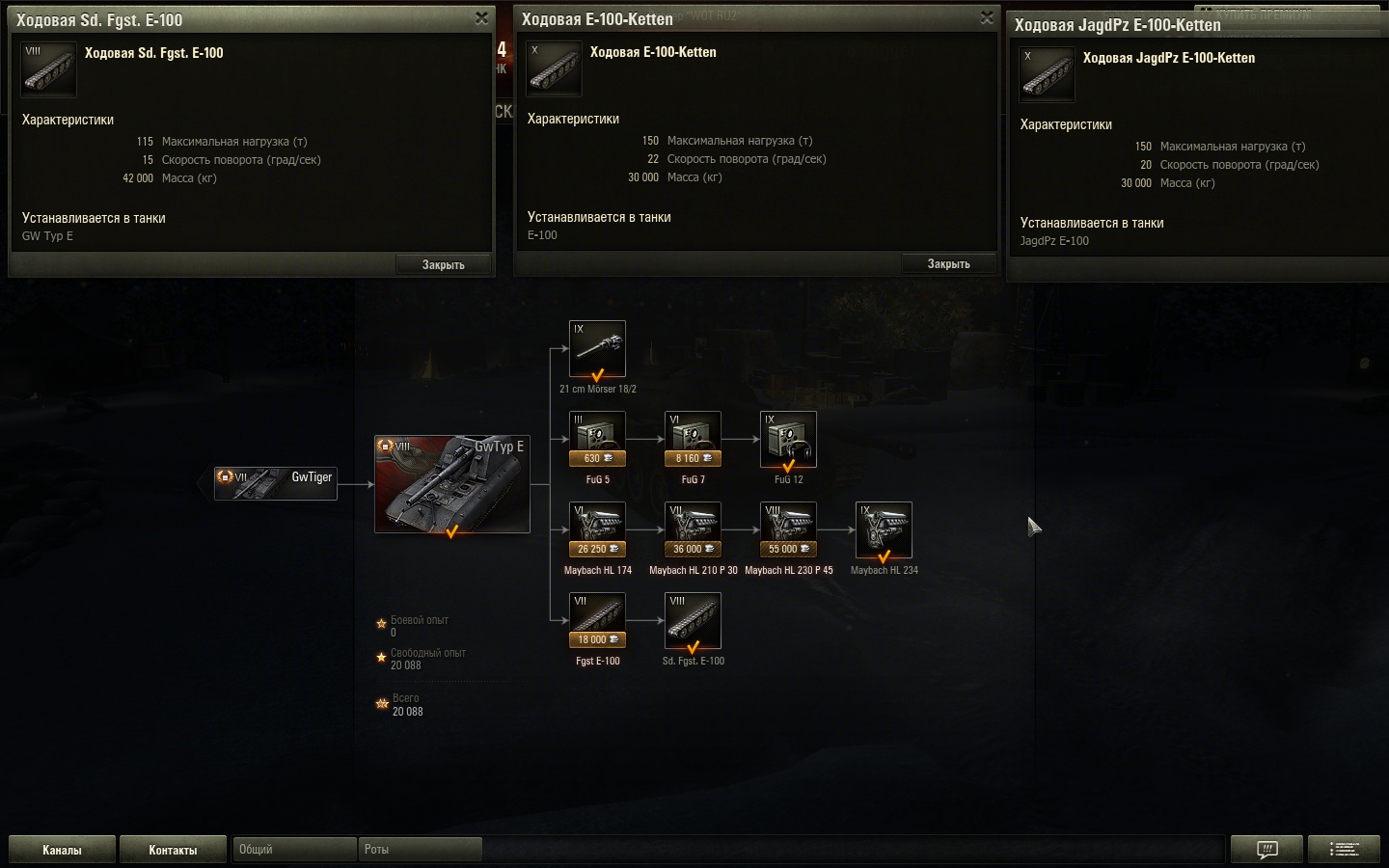The image size is (1389, 868).
Task: Research the Fgst E-100 suspension
Action: pos(597,621)
